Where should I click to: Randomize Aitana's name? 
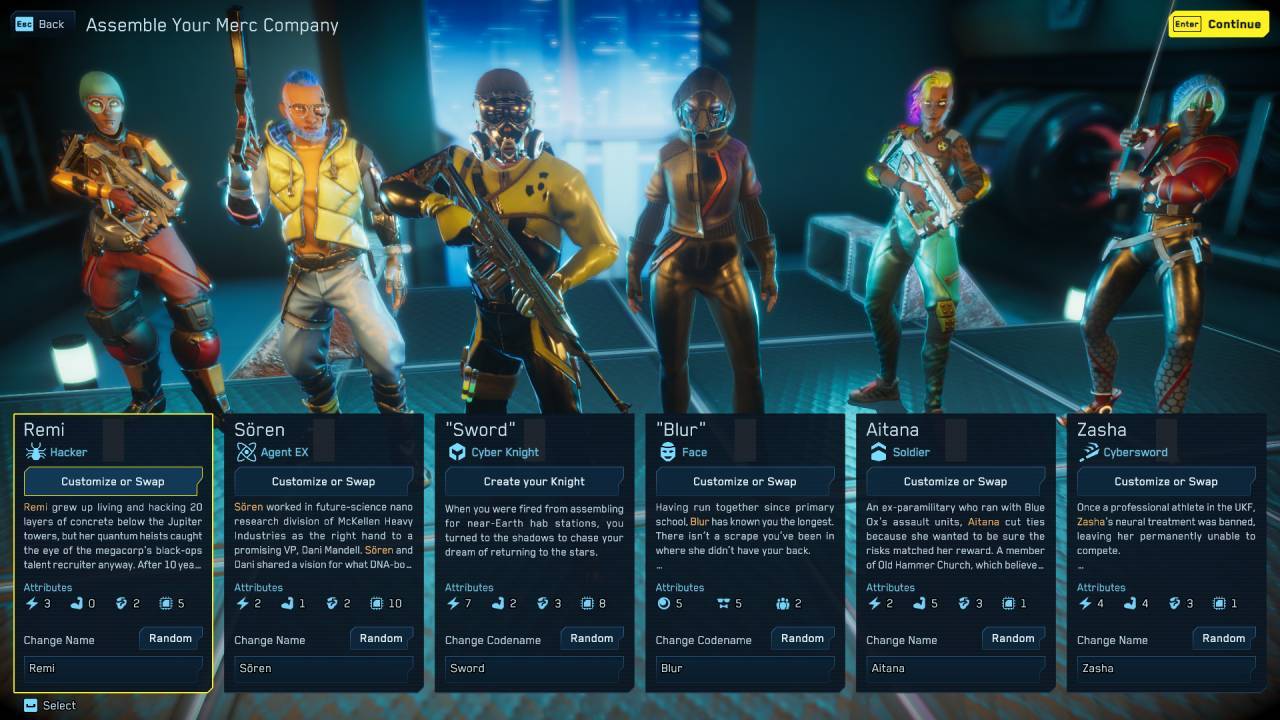[x=1013, y=638]
